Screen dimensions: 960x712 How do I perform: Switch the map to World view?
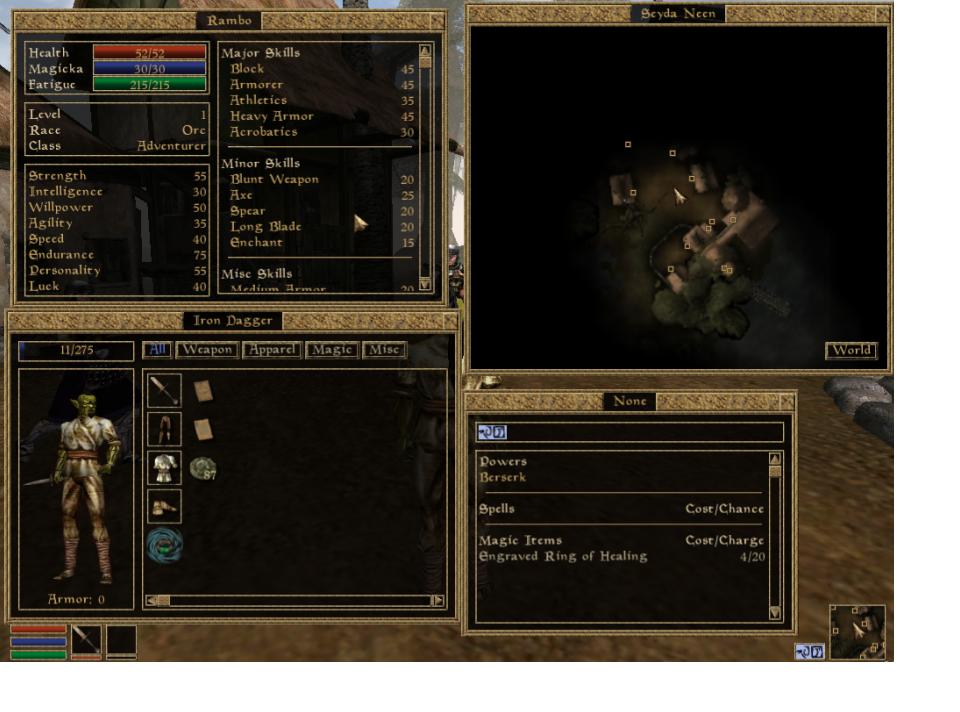[x=851, y=350]
